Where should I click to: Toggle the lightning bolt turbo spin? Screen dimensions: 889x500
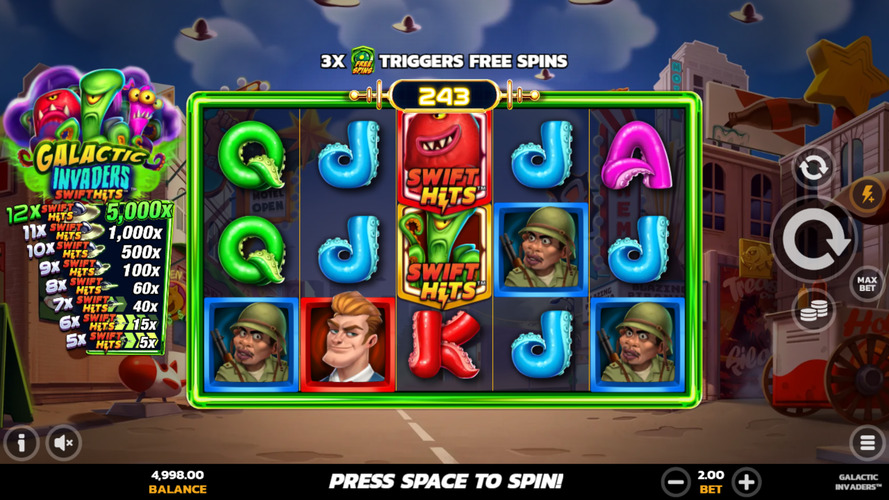pos(866,195)
